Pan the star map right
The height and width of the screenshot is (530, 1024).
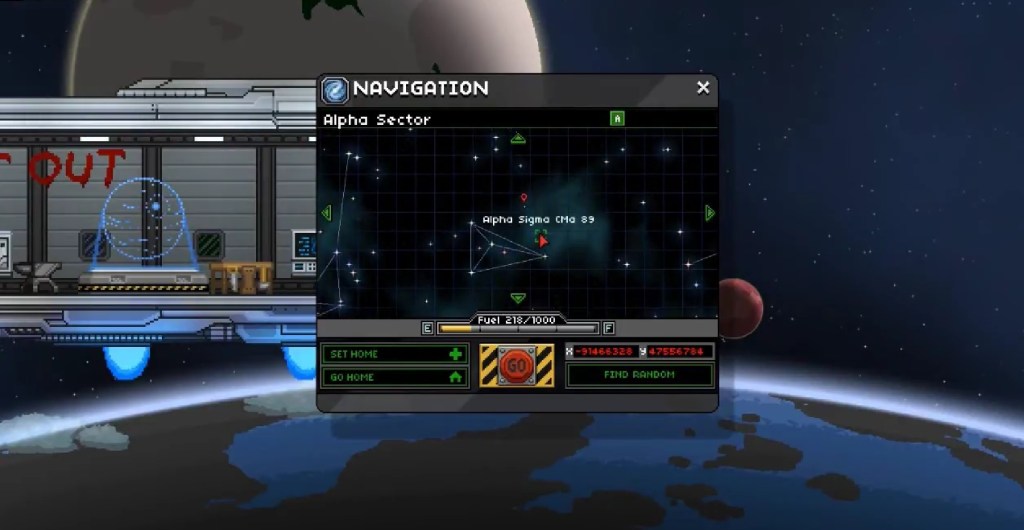710,213
